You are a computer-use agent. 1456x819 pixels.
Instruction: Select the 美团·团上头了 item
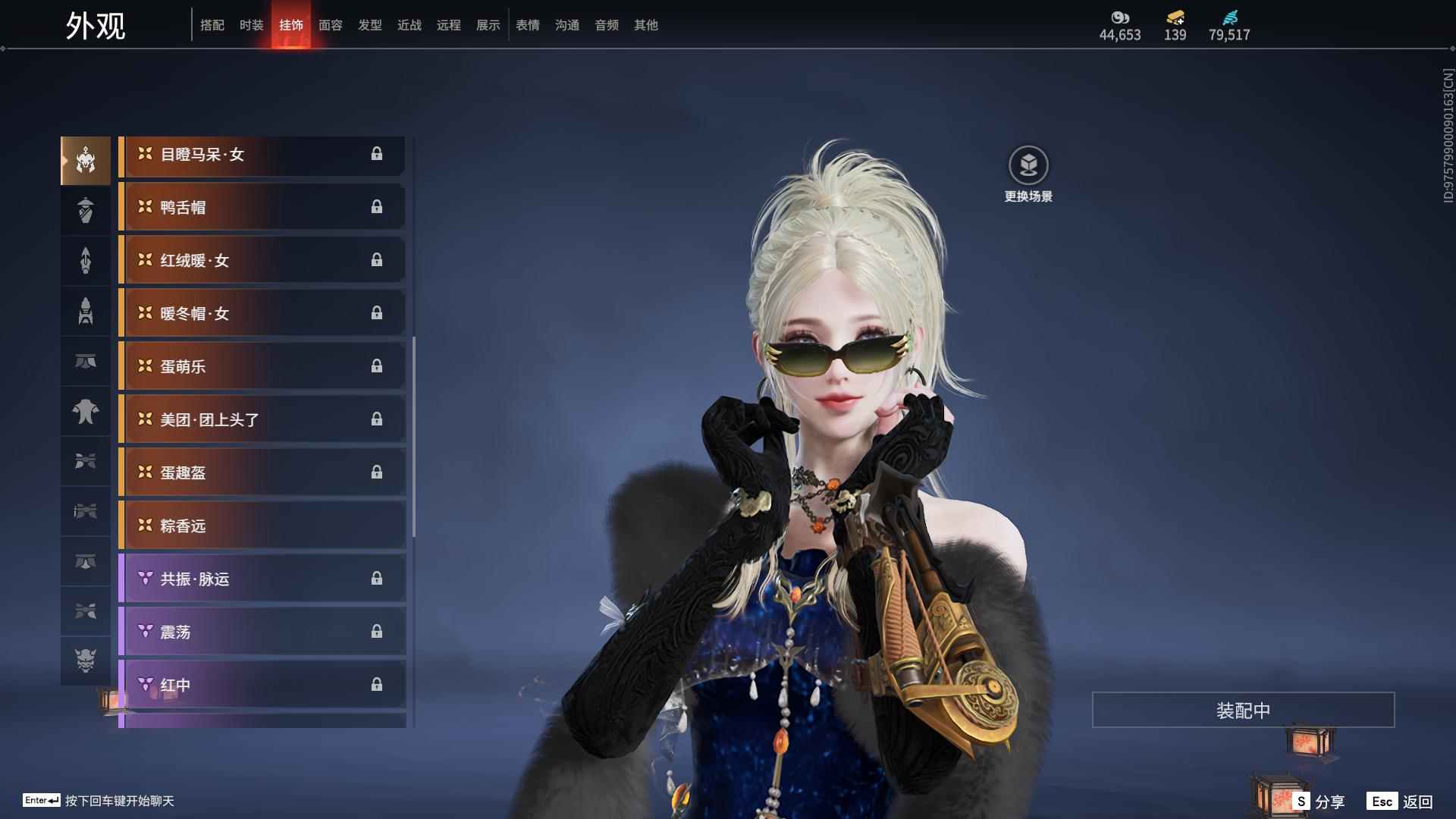(262, 419)
